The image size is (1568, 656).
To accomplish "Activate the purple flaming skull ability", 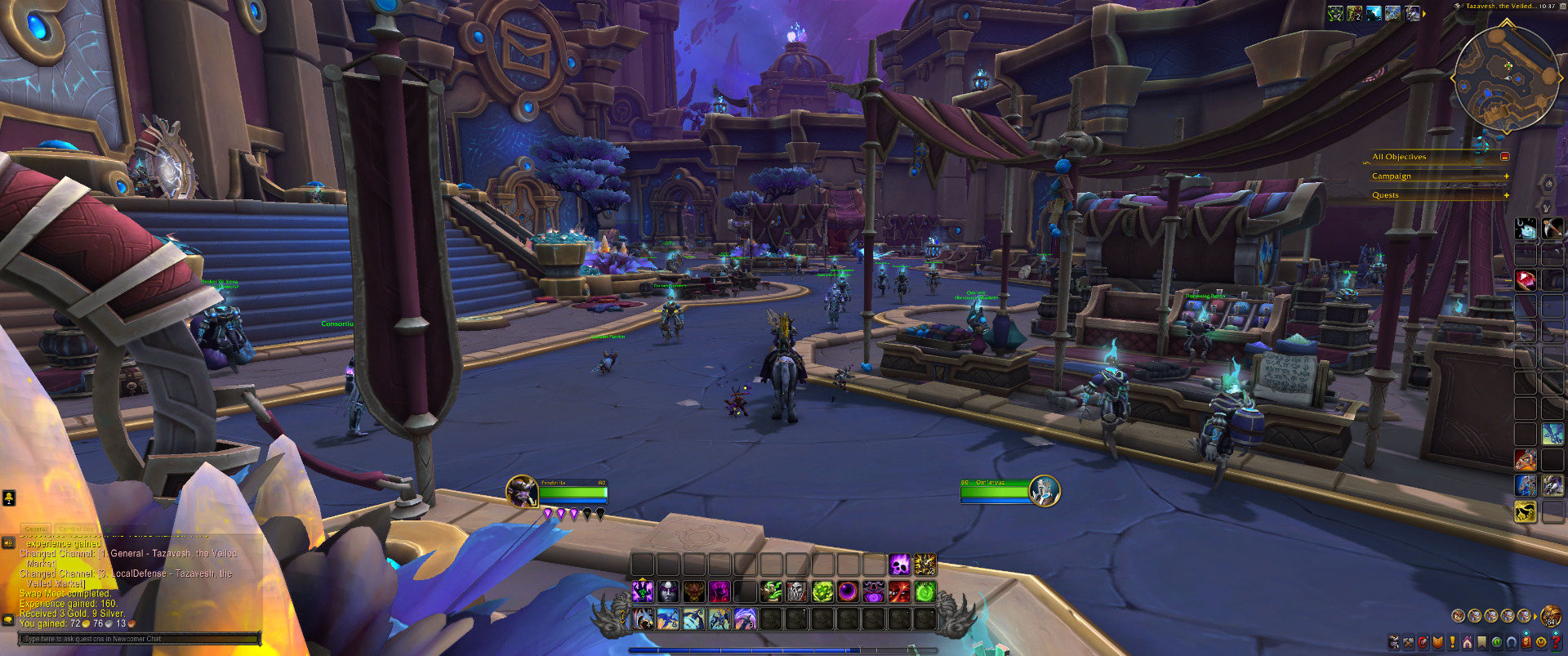I will pyautogui.click(x=899, y=565).
